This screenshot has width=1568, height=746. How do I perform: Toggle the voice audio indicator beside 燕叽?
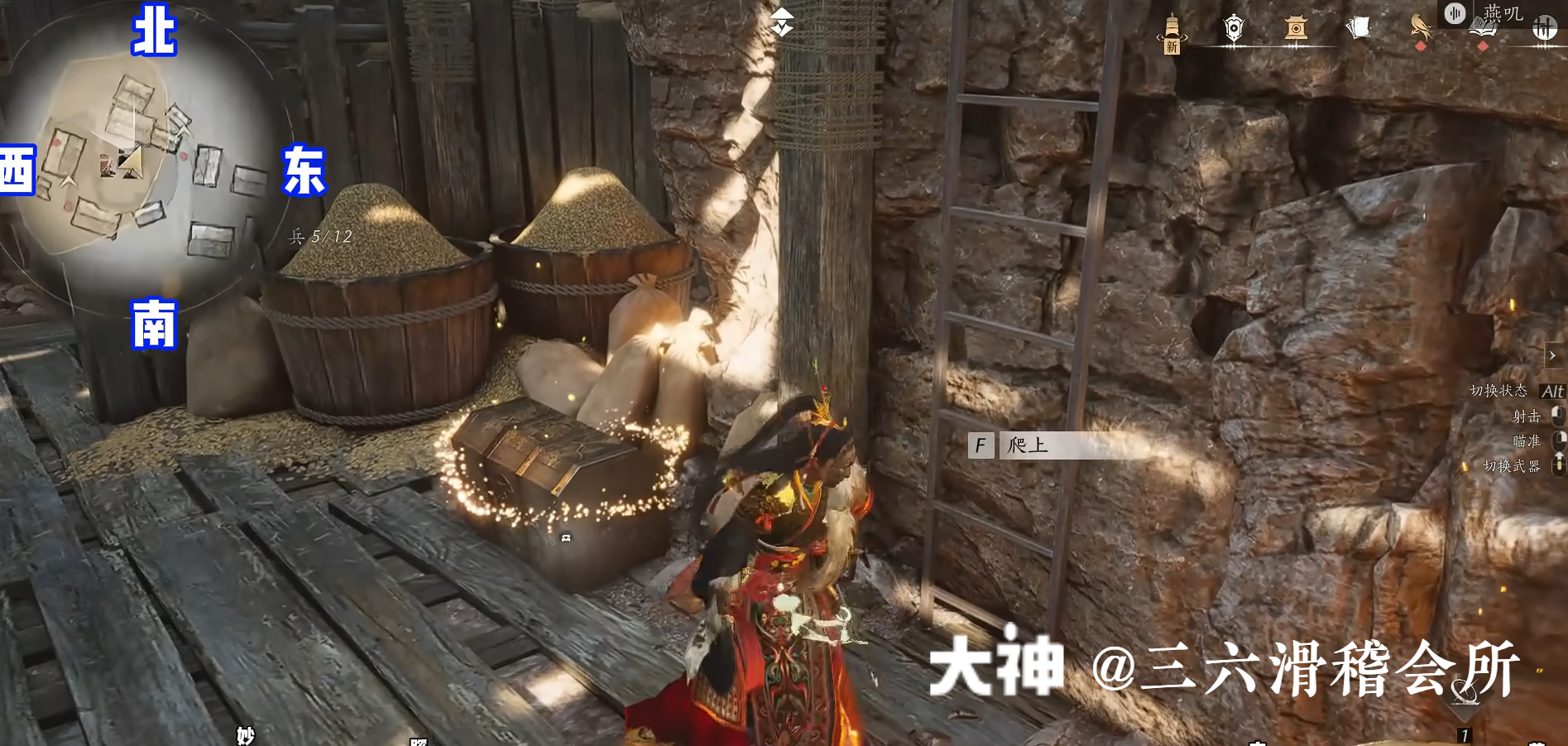pyautogui.click(x=1455, y=12)
